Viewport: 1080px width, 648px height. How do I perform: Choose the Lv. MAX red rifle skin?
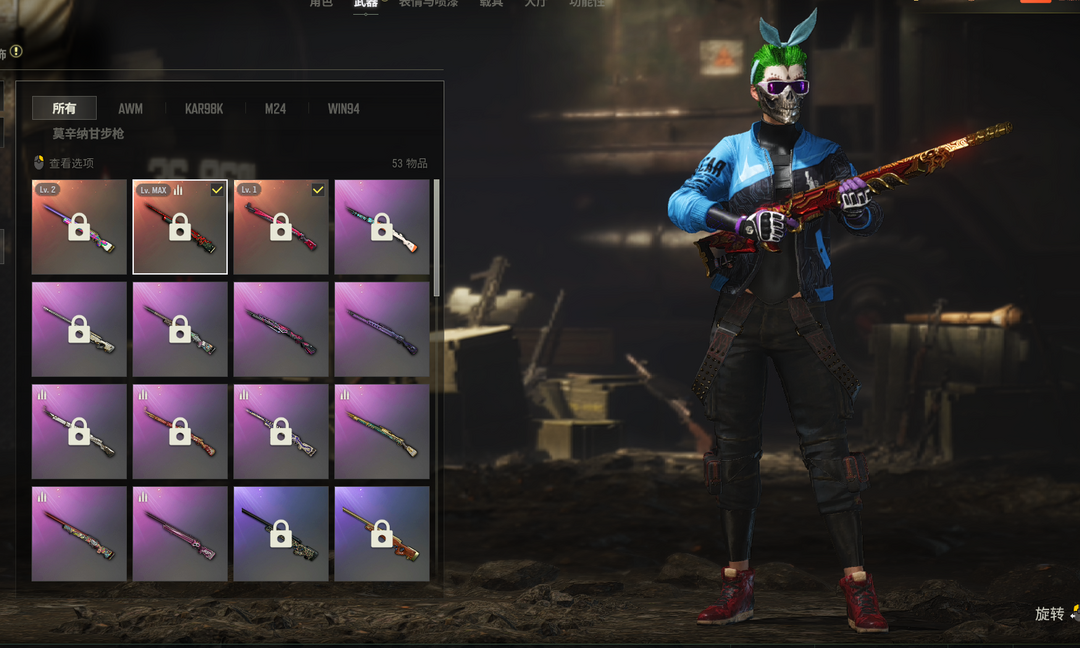click(x=180, y=227)
